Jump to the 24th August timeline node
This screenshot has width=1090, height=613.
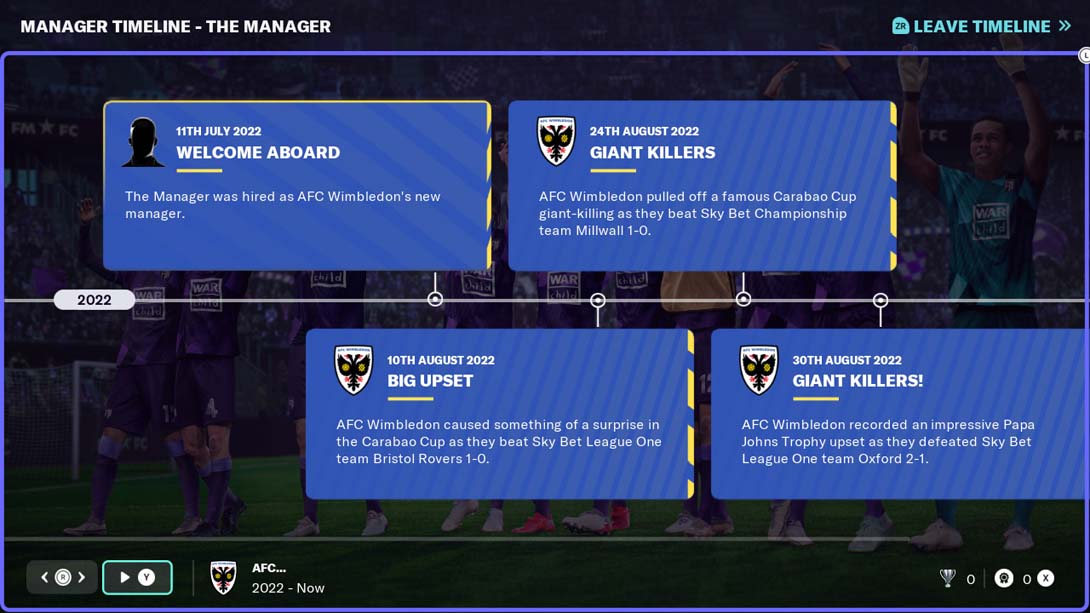pos(743,299)
